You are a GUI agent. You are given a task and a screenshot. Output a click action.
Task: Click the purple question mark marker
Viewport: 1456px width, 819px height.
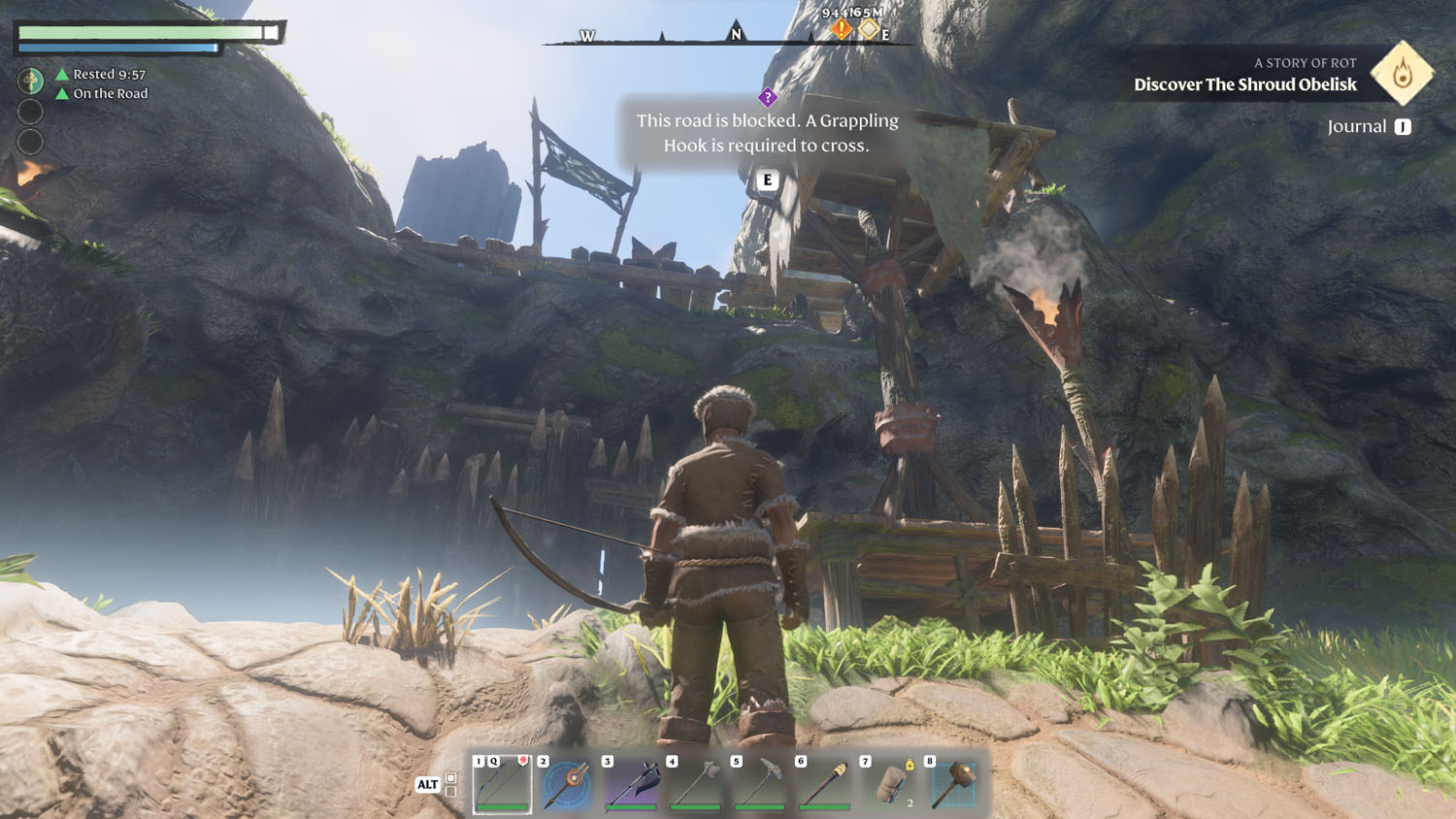(x=768, y=97)
